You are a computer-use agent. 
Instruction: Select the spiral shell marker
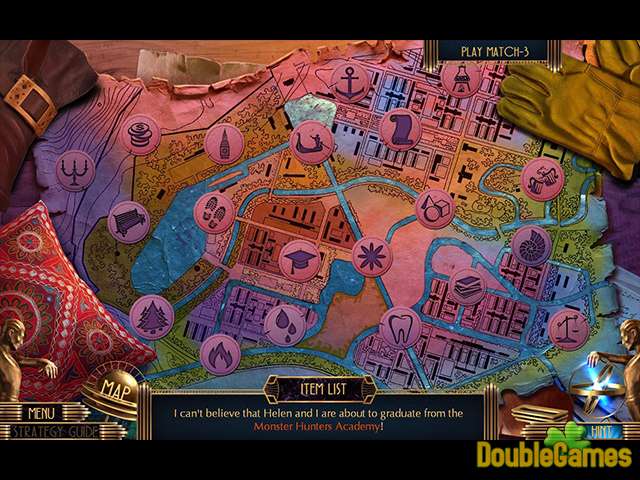(x=529, y=244)
